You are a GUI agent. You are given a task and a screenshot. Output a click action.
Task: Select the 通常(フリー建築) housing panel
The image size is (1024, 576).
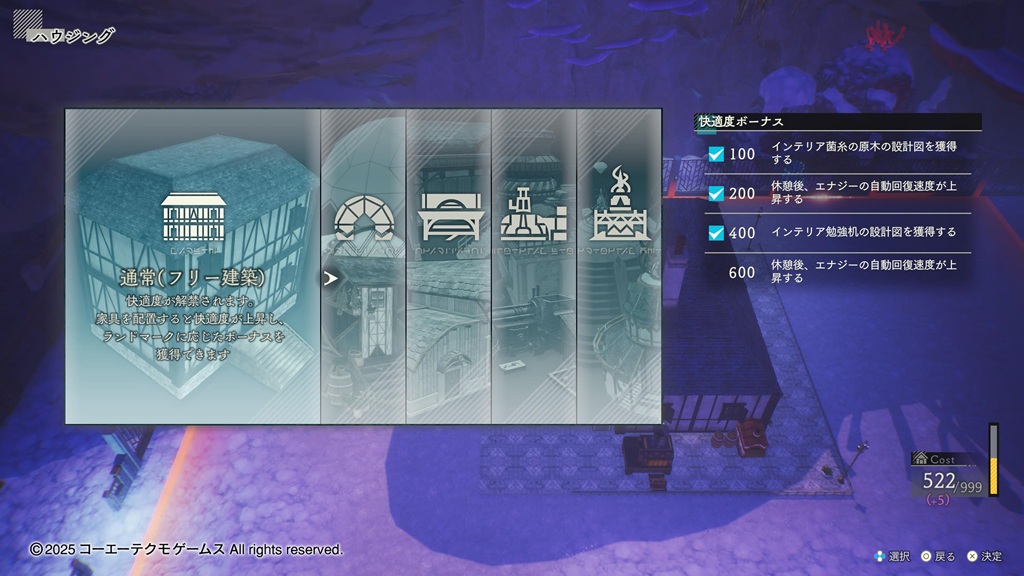193,266
